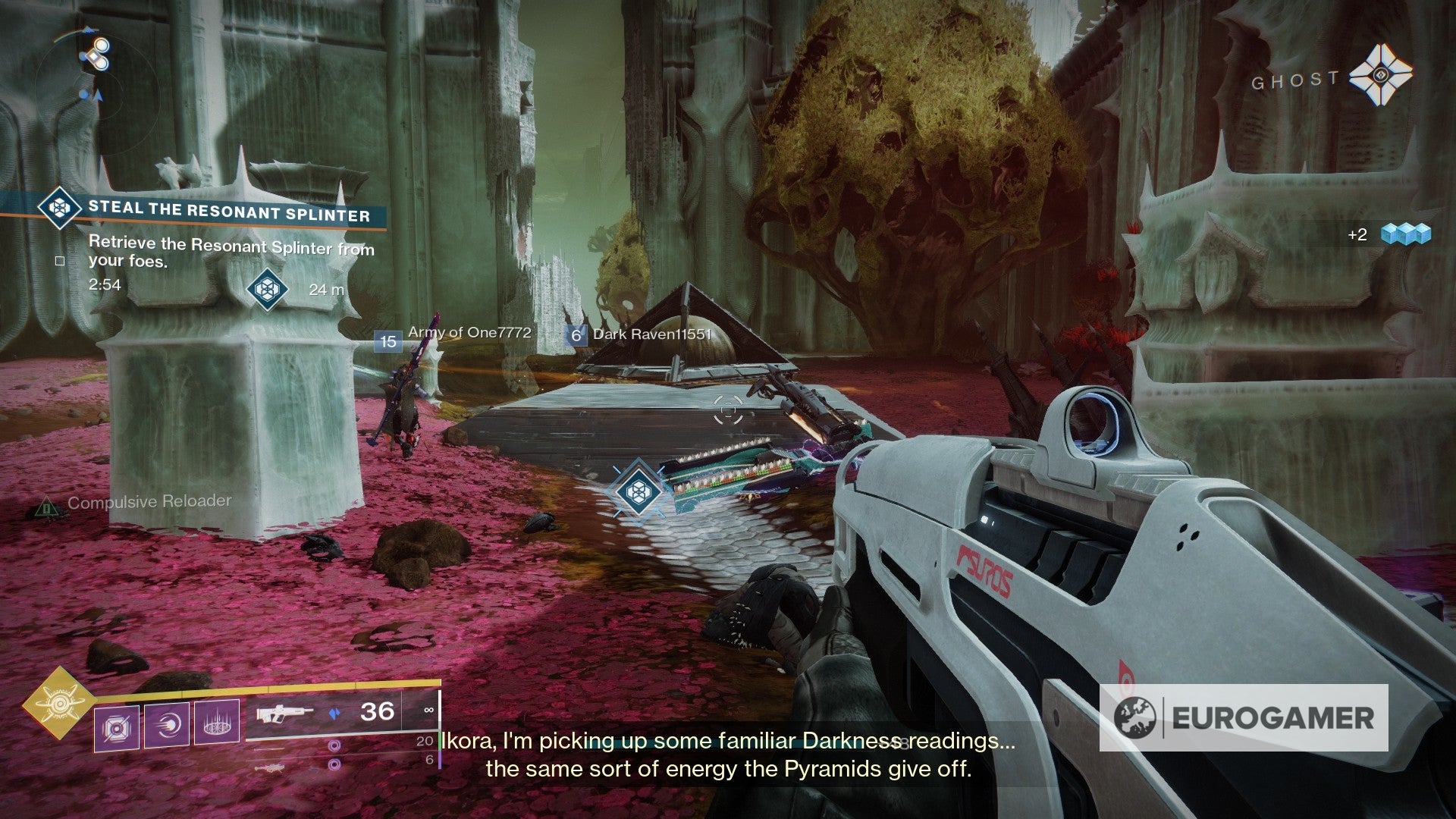
Task: Open the Ghost icon
Action: [1381, 77]
